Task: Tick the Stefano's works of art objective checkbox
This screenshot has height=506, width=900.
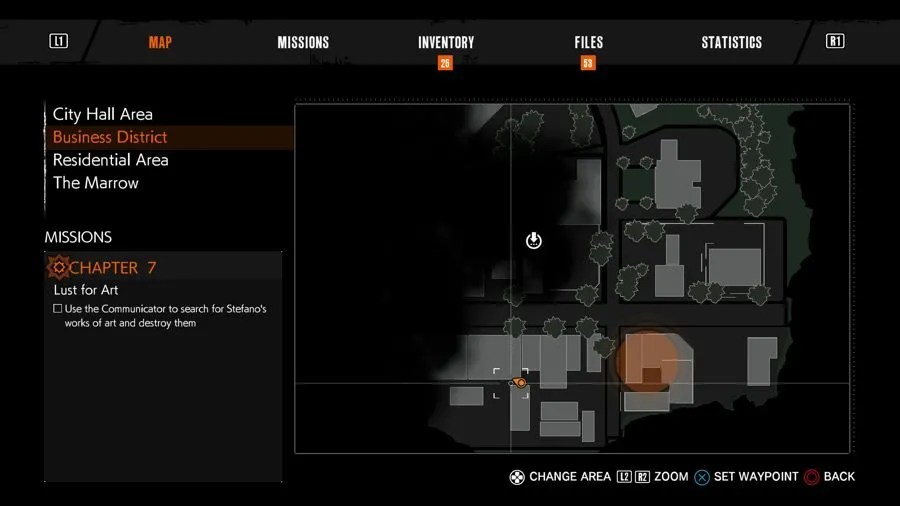Action: (x=58, y=309)
